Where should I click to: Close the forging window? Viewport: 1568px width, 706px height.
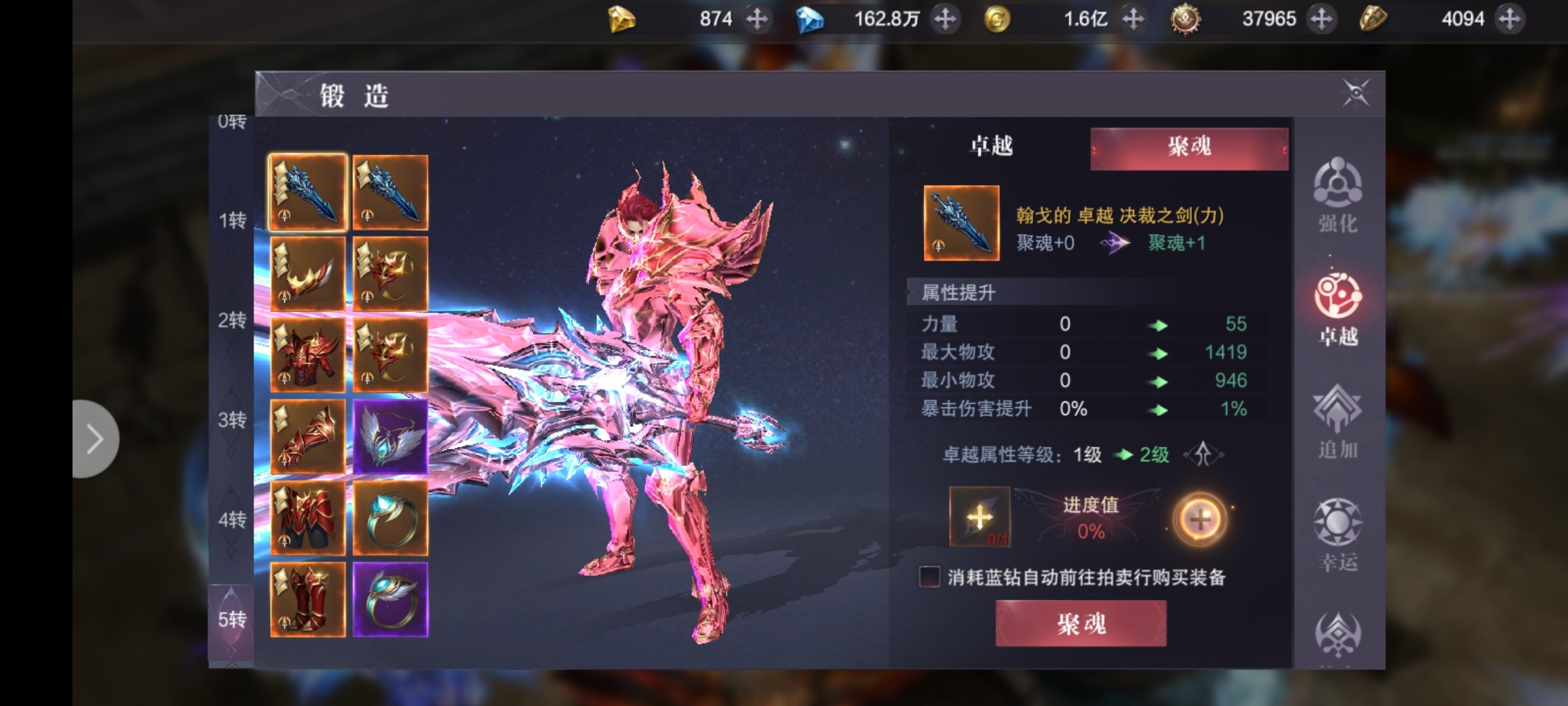1355,93
